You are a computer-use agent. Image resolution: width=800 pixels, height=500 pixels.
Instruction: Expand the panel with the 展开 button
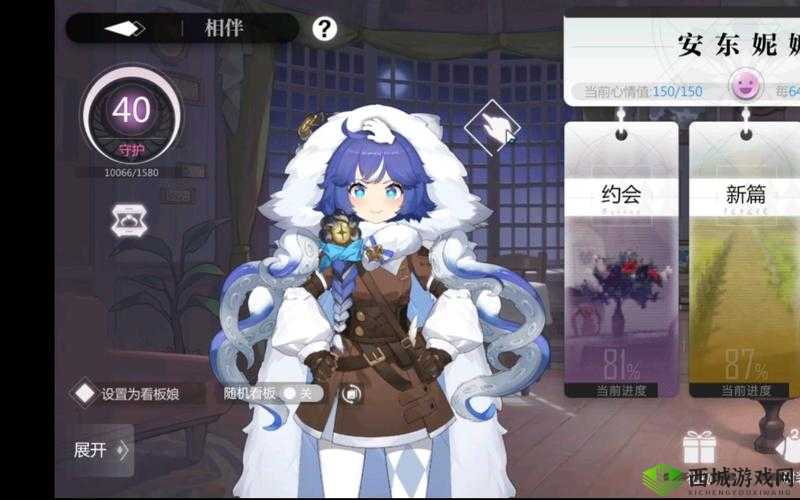coord(101,450)
